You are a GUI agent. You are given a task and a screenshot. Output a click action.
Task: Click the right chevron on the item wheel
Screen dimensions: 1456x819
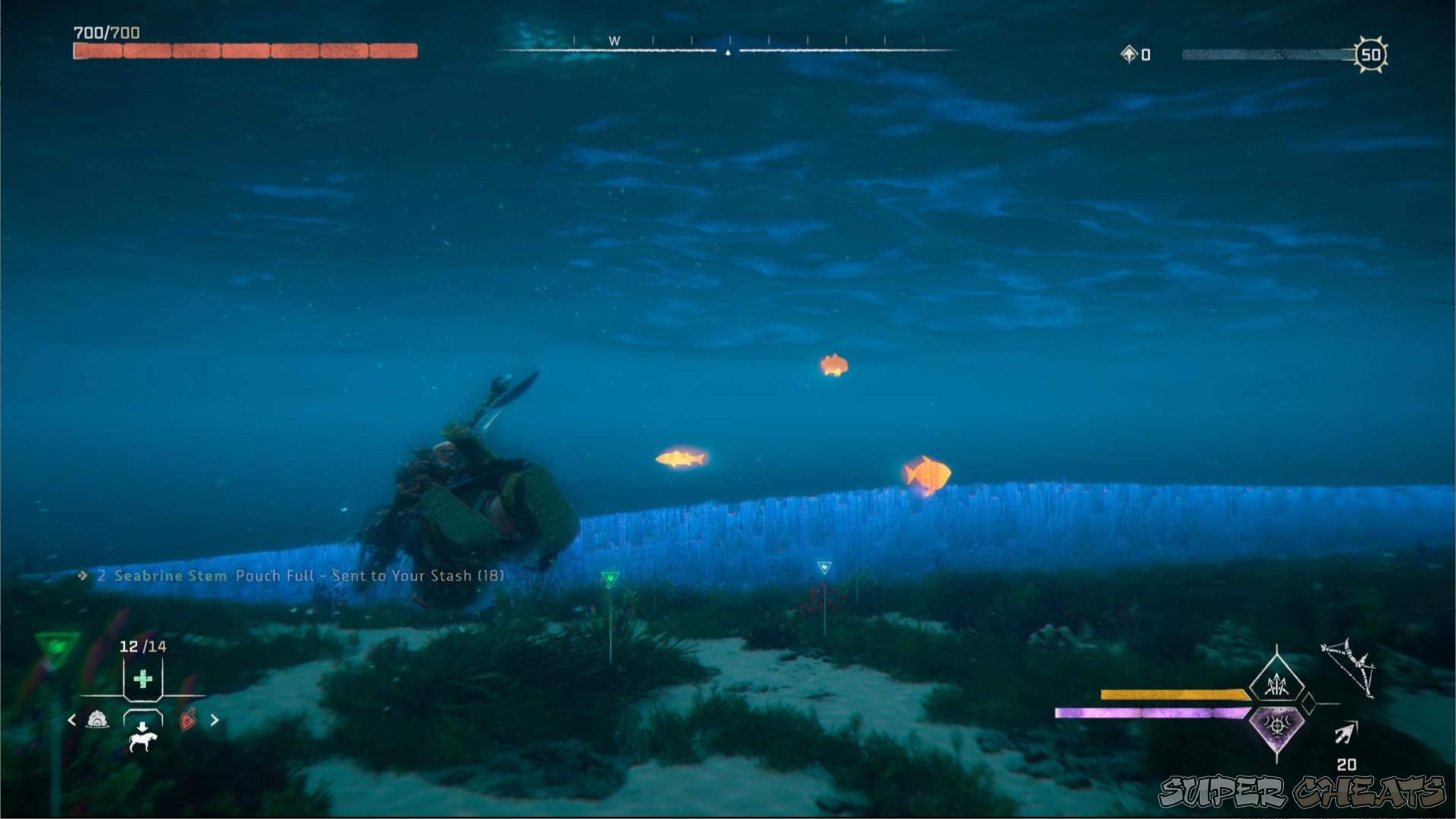click(215, 720)
